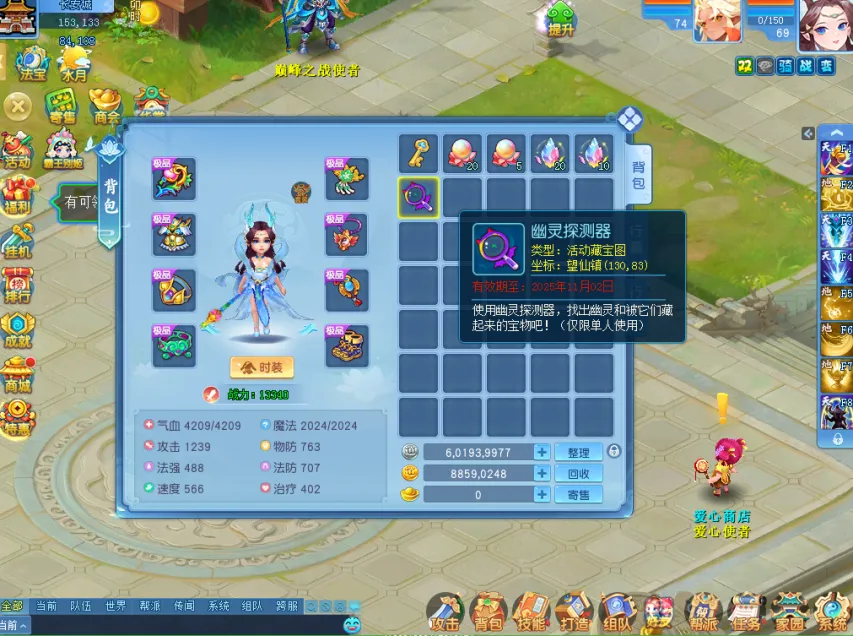Open the 时装 costume button

pyautogui.click(x=262, y=367)
